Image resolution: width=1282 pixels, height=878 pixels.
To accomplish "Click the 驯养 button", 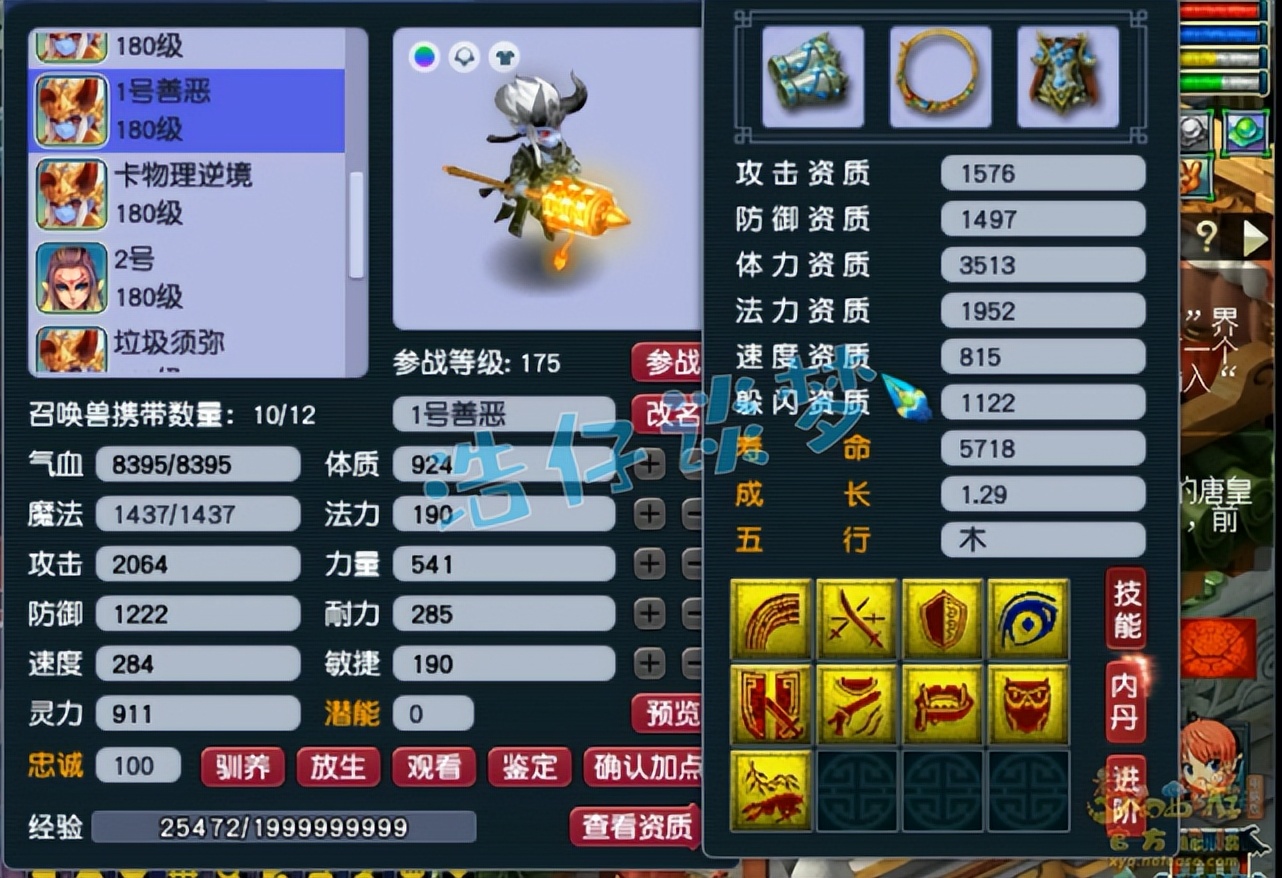I will [x=242, y=767].
